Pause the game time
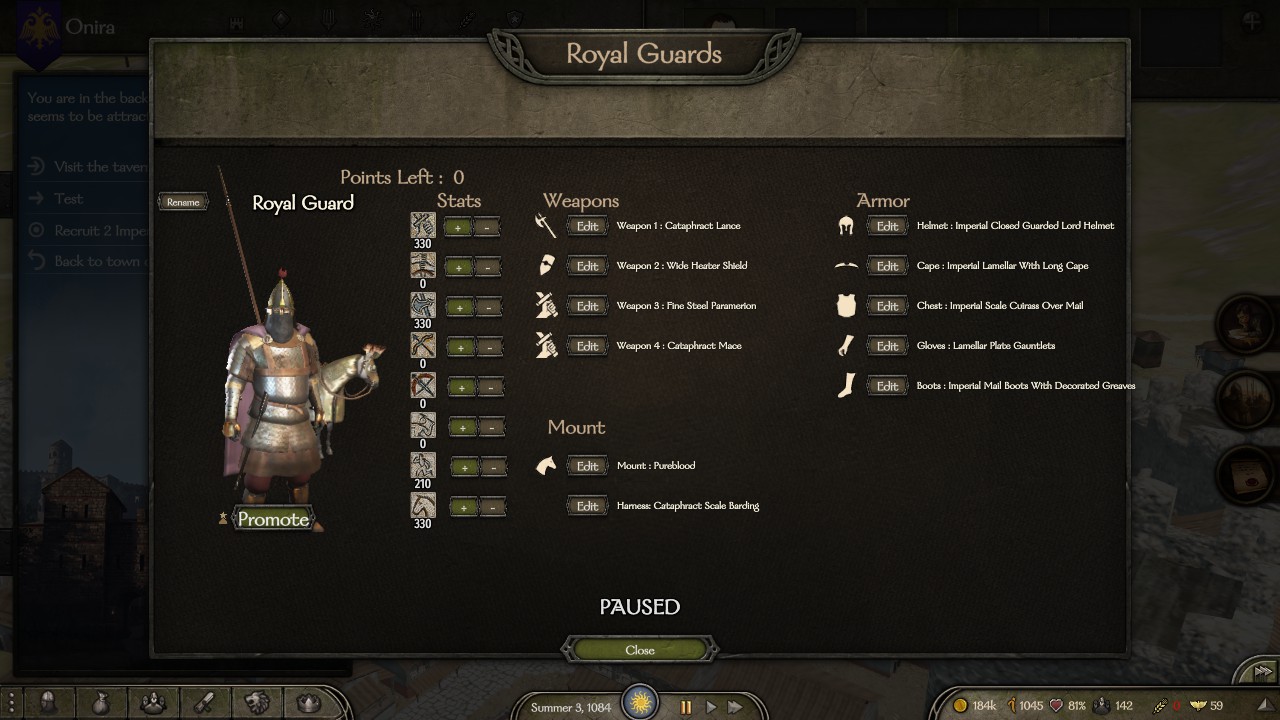 [686, 707]
